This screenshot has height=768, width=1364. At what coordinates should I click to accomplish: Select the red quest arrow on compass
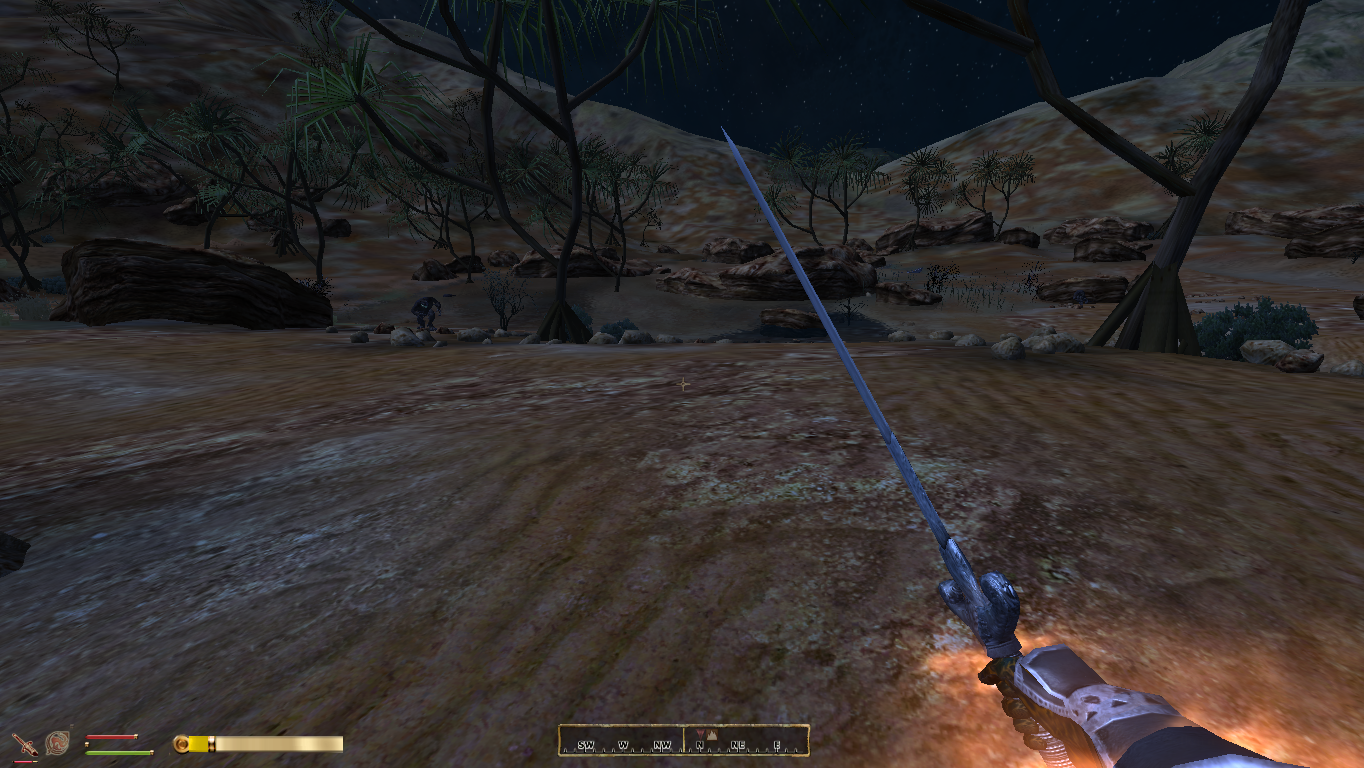700,734
